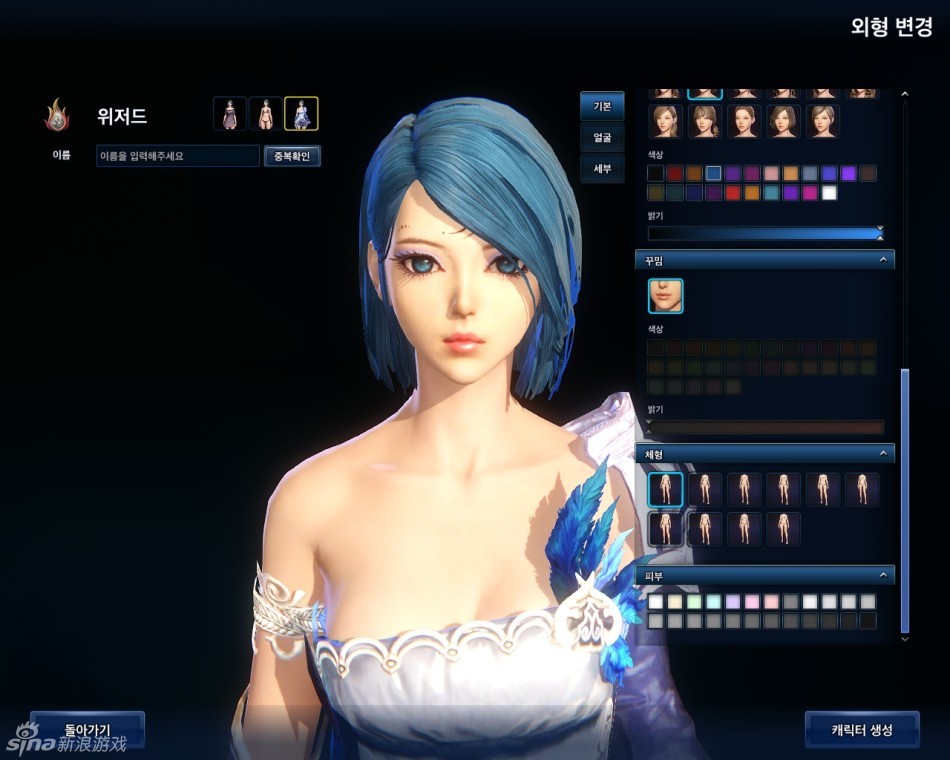The width and height of the screenshot is (950, 760).
Task: Click the panel's scroll down arrow
Action: pos(905,637)
